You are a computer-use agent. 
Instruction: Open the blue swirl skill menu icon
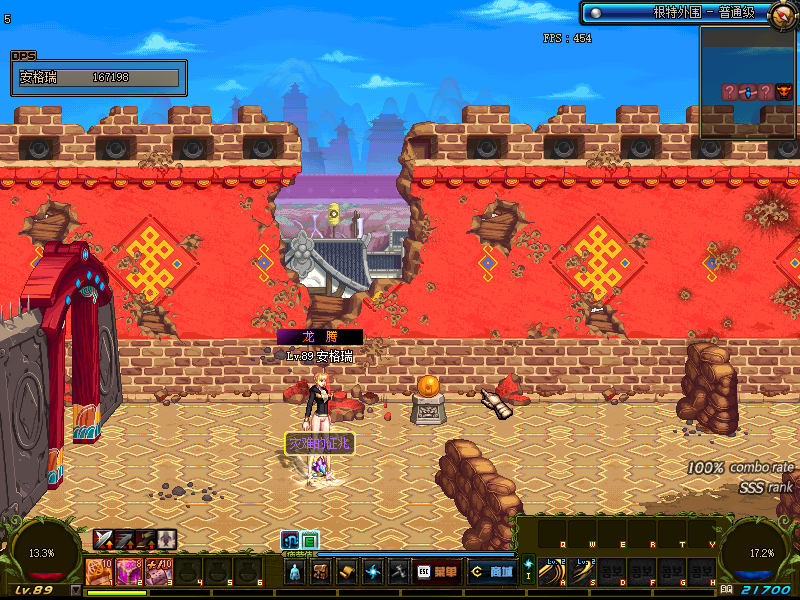tap(373, 572)
